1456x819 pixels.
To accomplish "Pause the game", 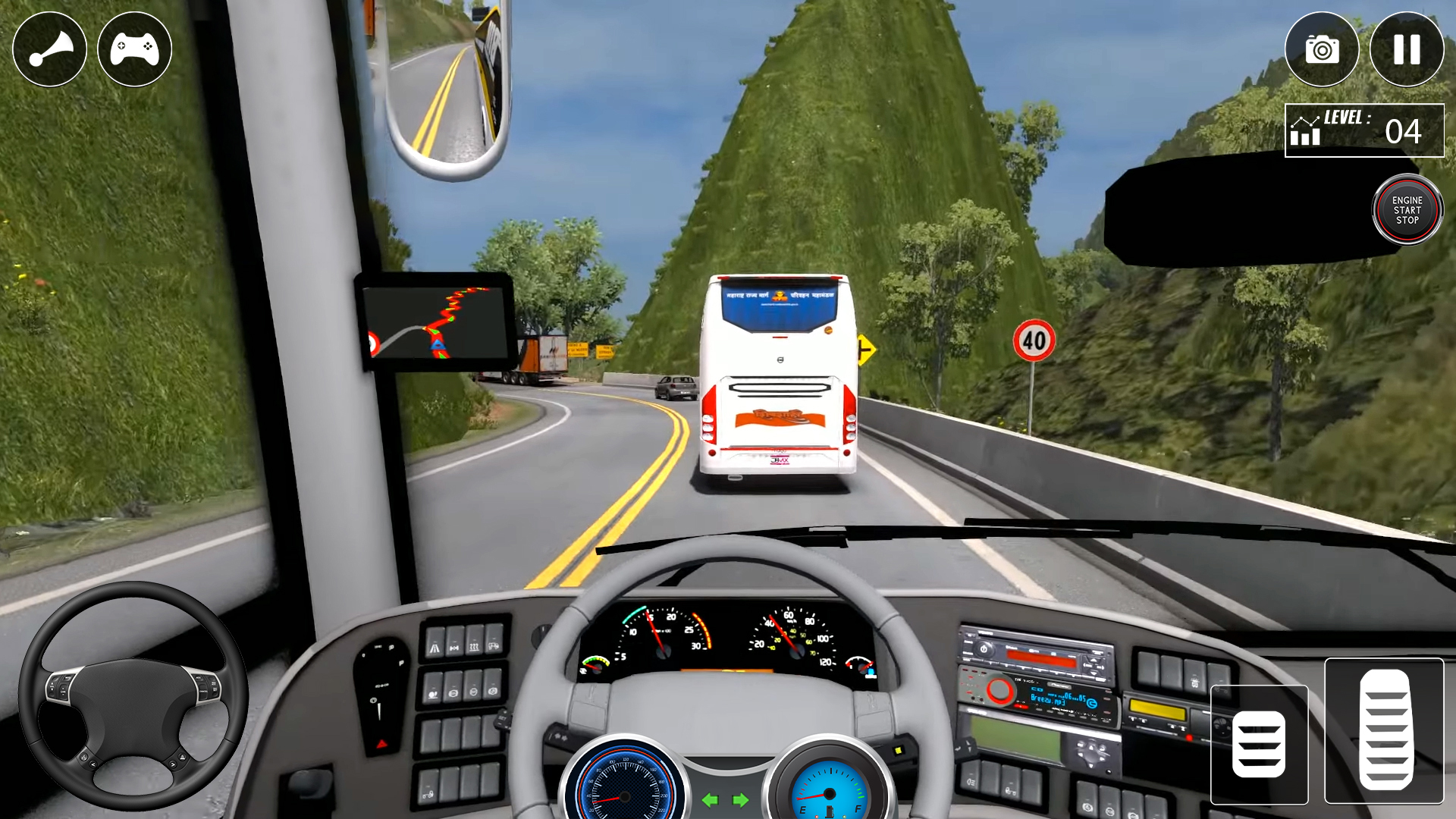I will coord(1407,48).
